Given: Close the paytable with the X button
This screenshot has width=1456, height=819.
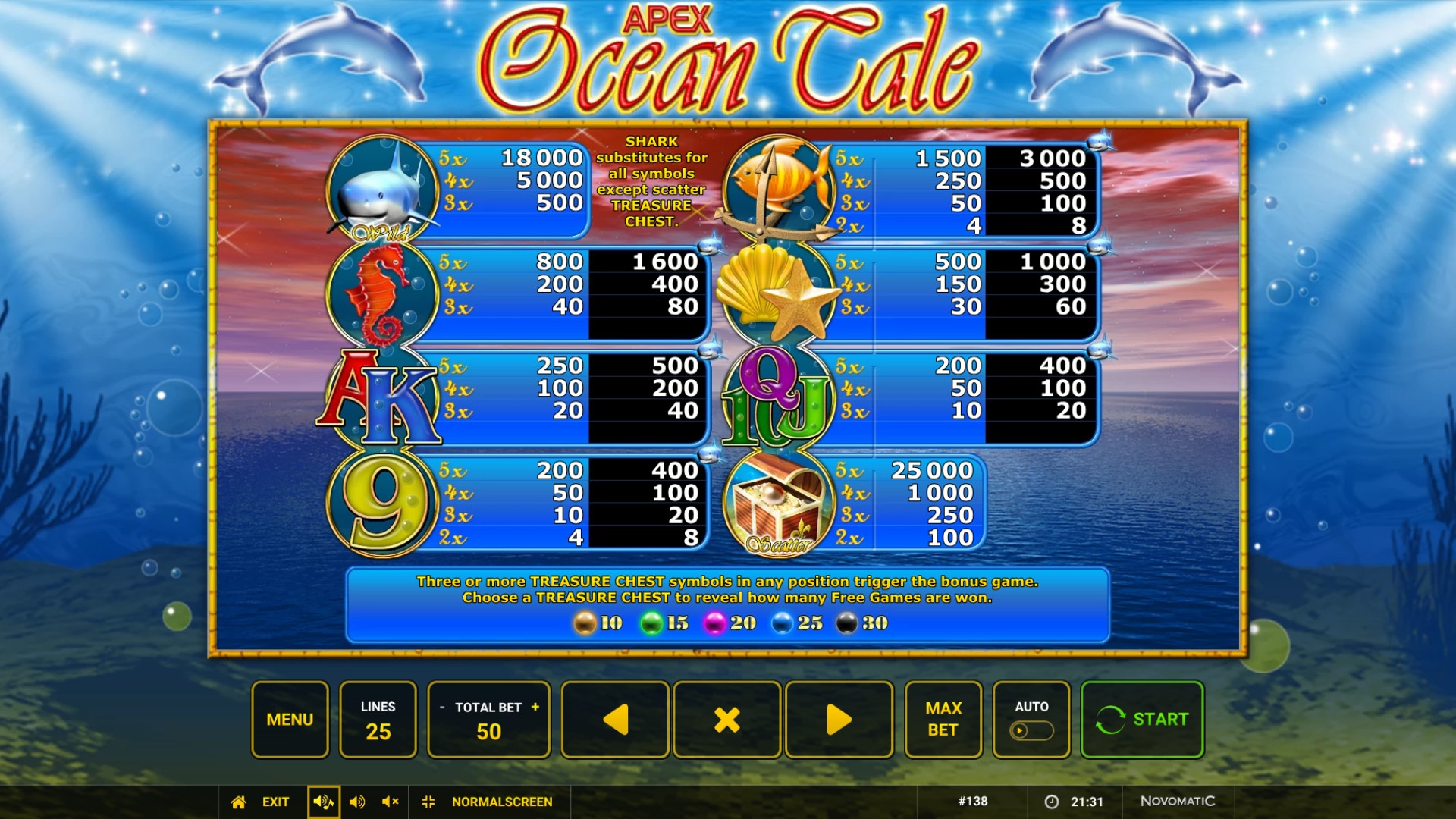Looking at the screenshot, I should pos(726,719).
